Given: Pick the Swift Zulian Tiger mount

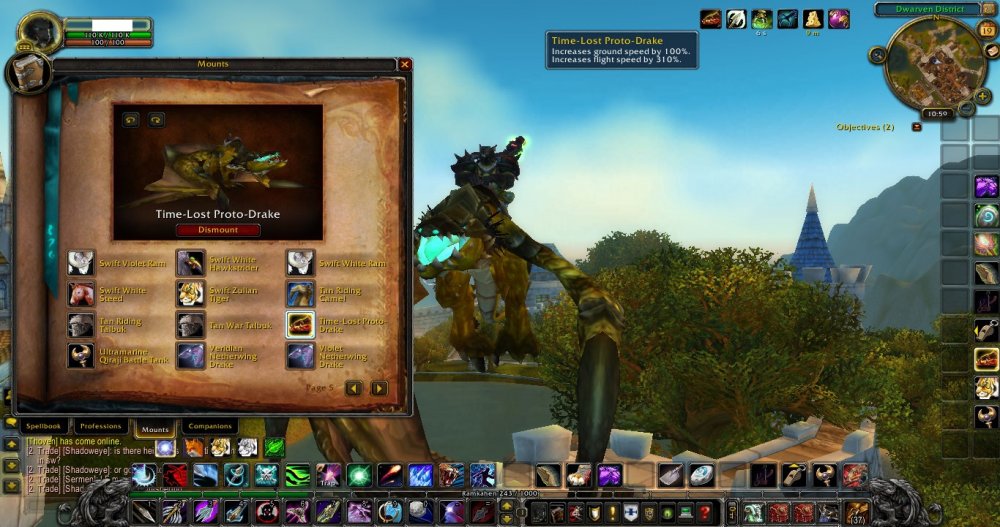Looking at the screenshot, I should [190, 294].
